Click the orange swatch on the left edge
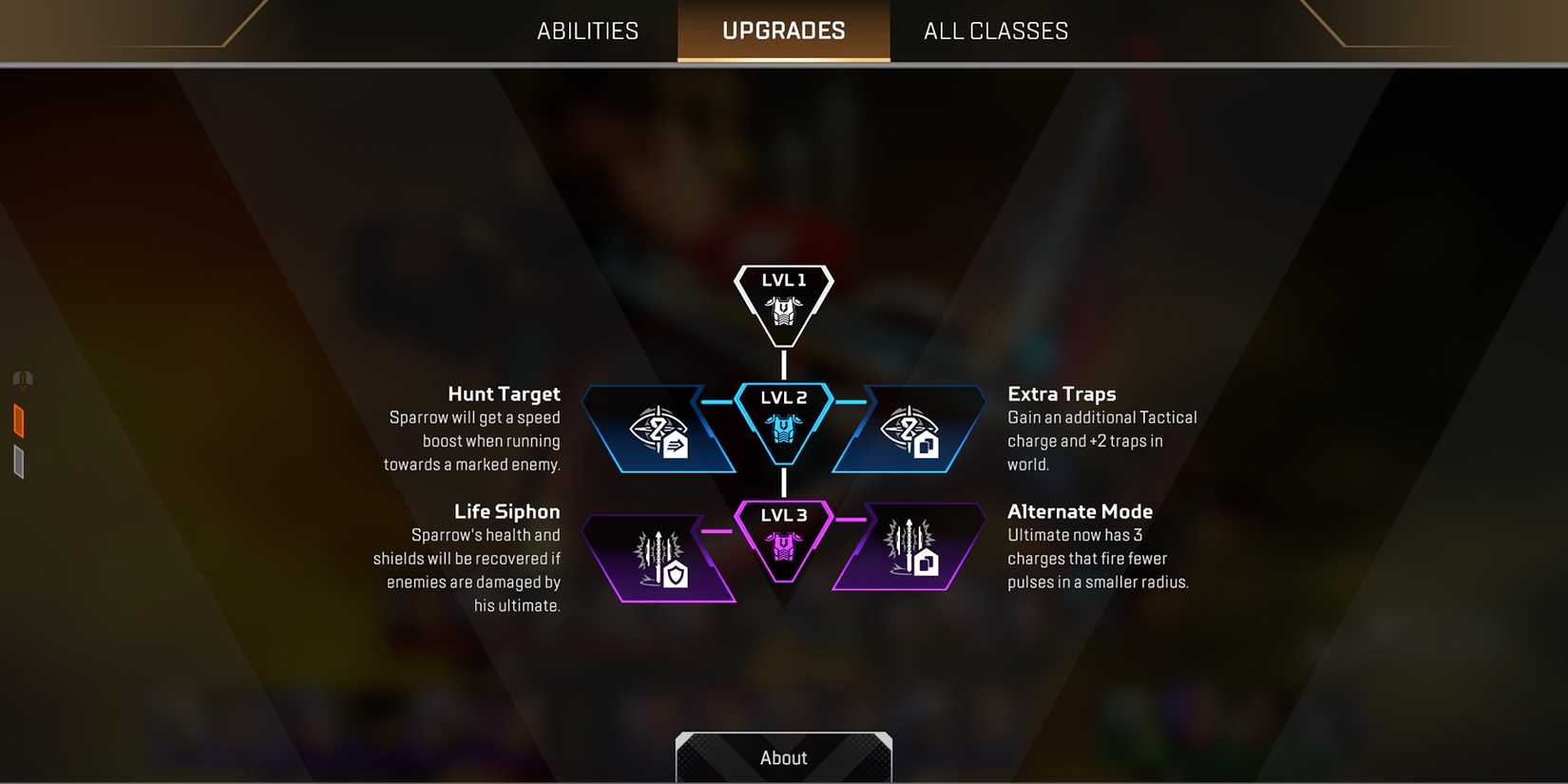Viewport: 1568px width, 784px height. (x=17, y=421)
